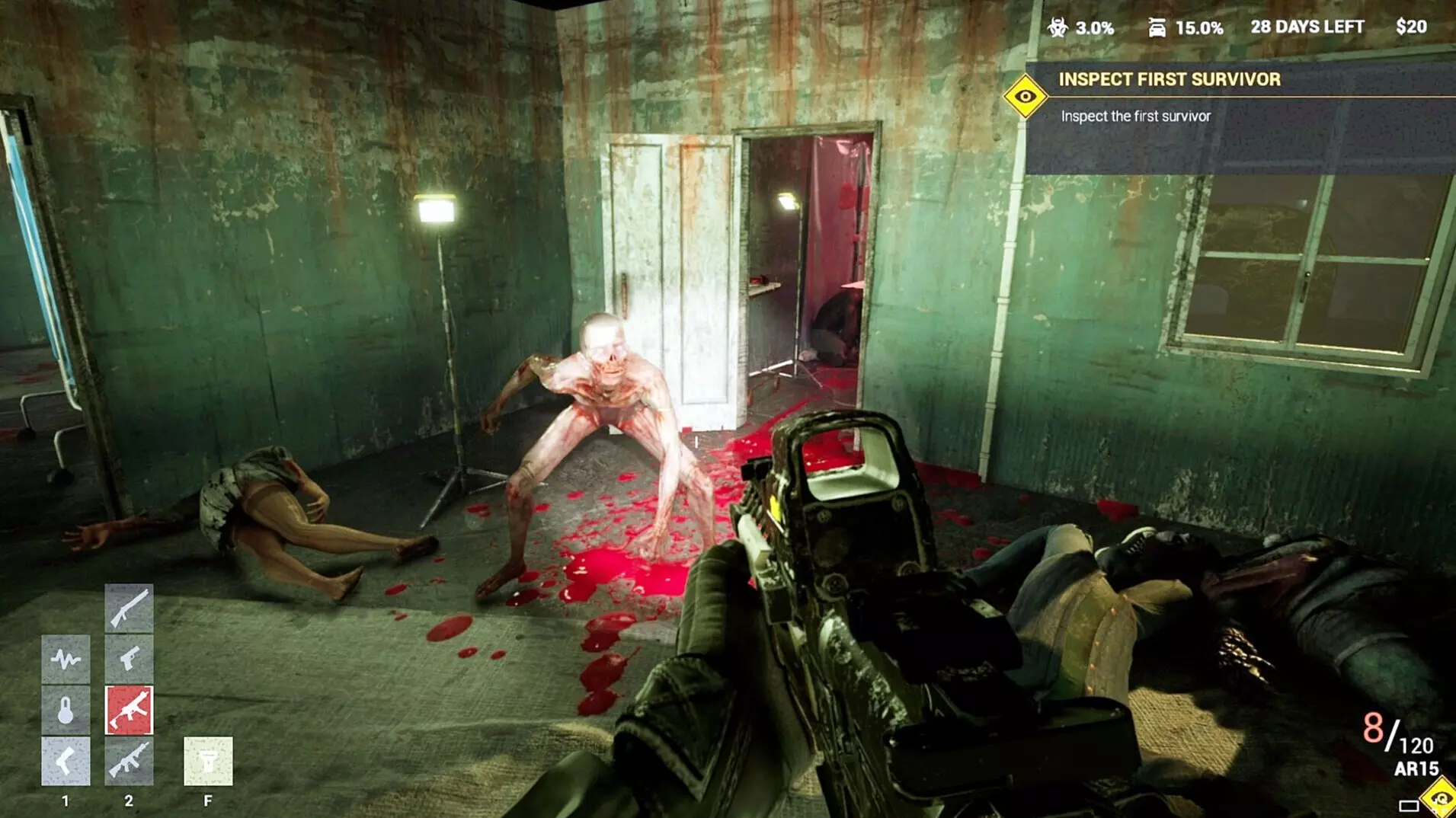Switch to the pistol slot
Image resolution: width=1456 pixels, height=818 pixels.
(129, 658)
